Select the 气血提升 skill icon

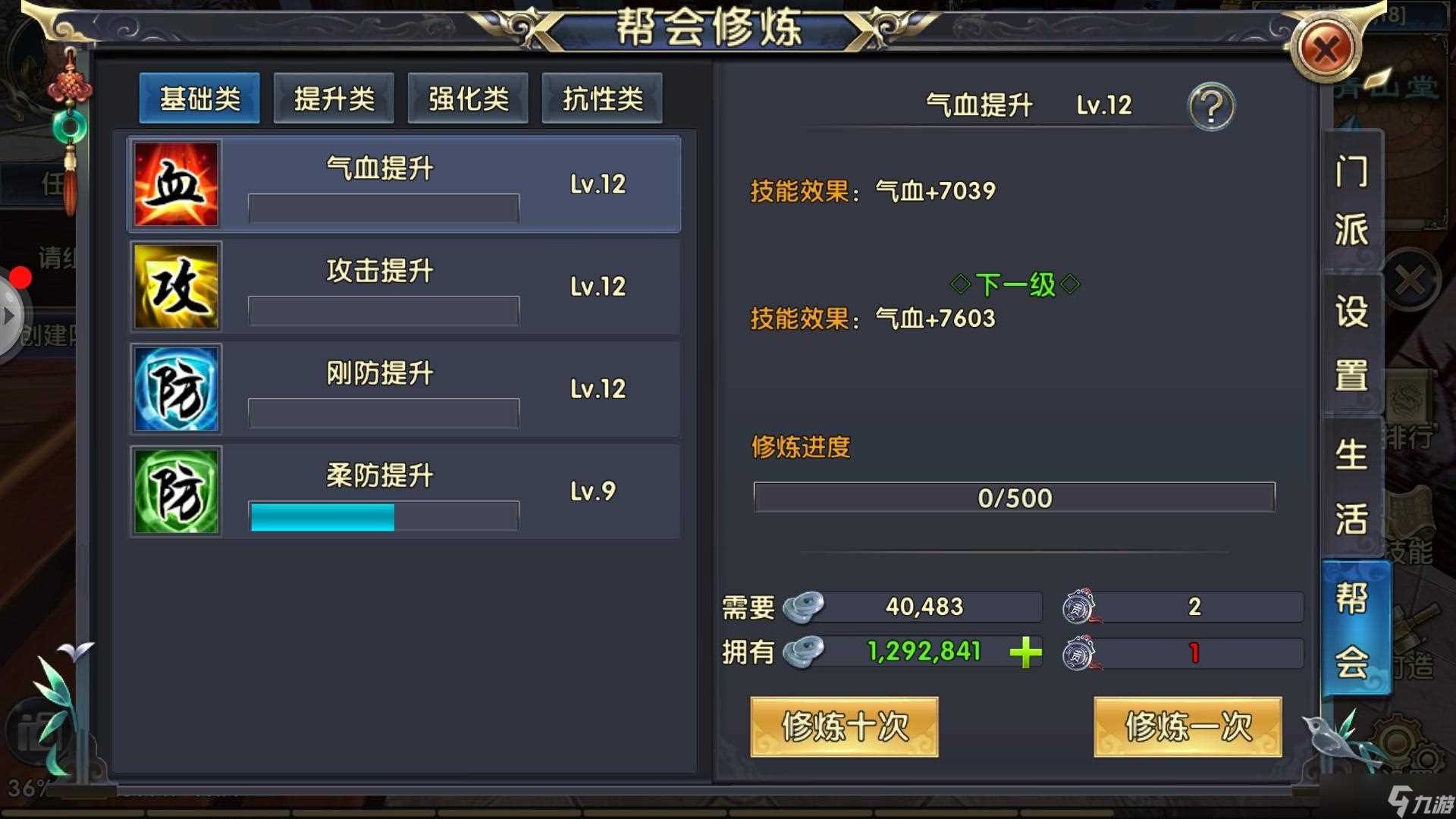pos(176,183)
